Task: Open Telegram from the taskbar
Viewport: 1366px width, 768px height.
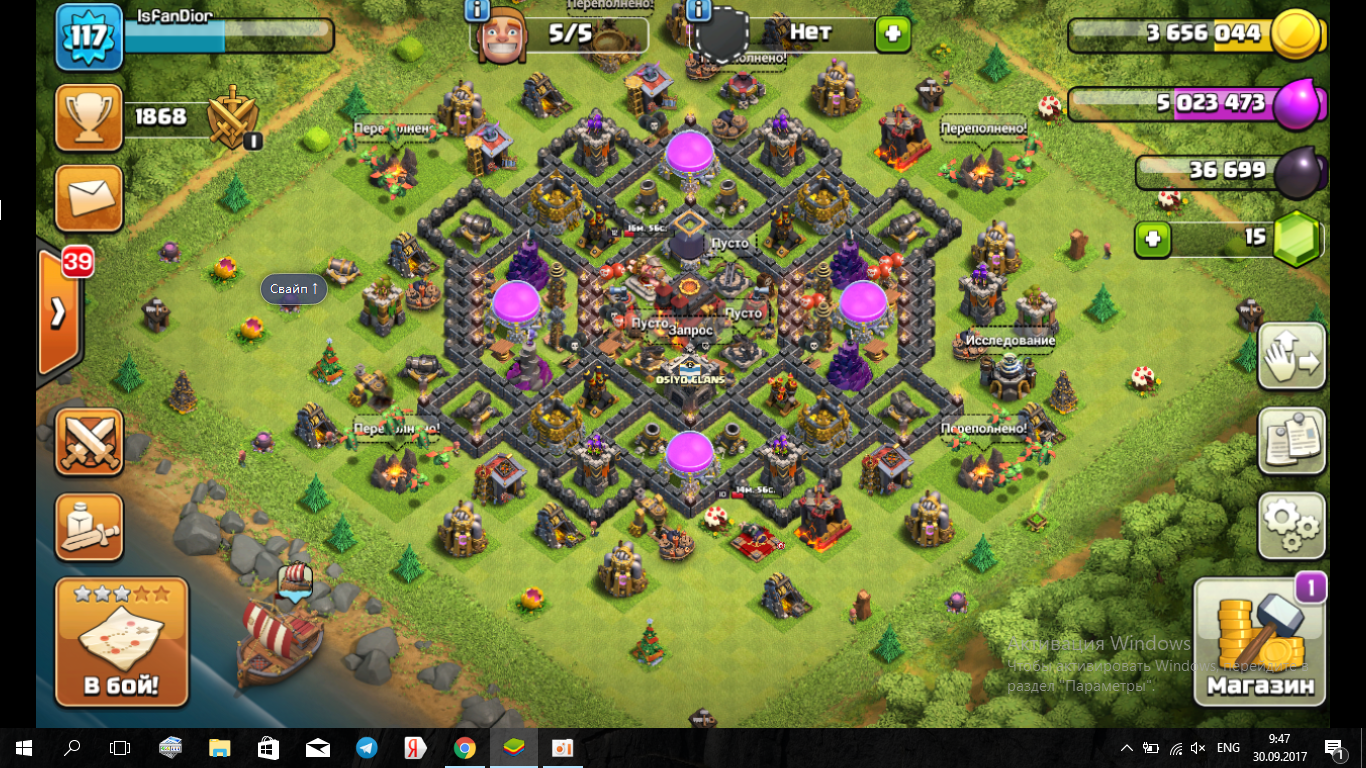Action: (x=367, y=748)
